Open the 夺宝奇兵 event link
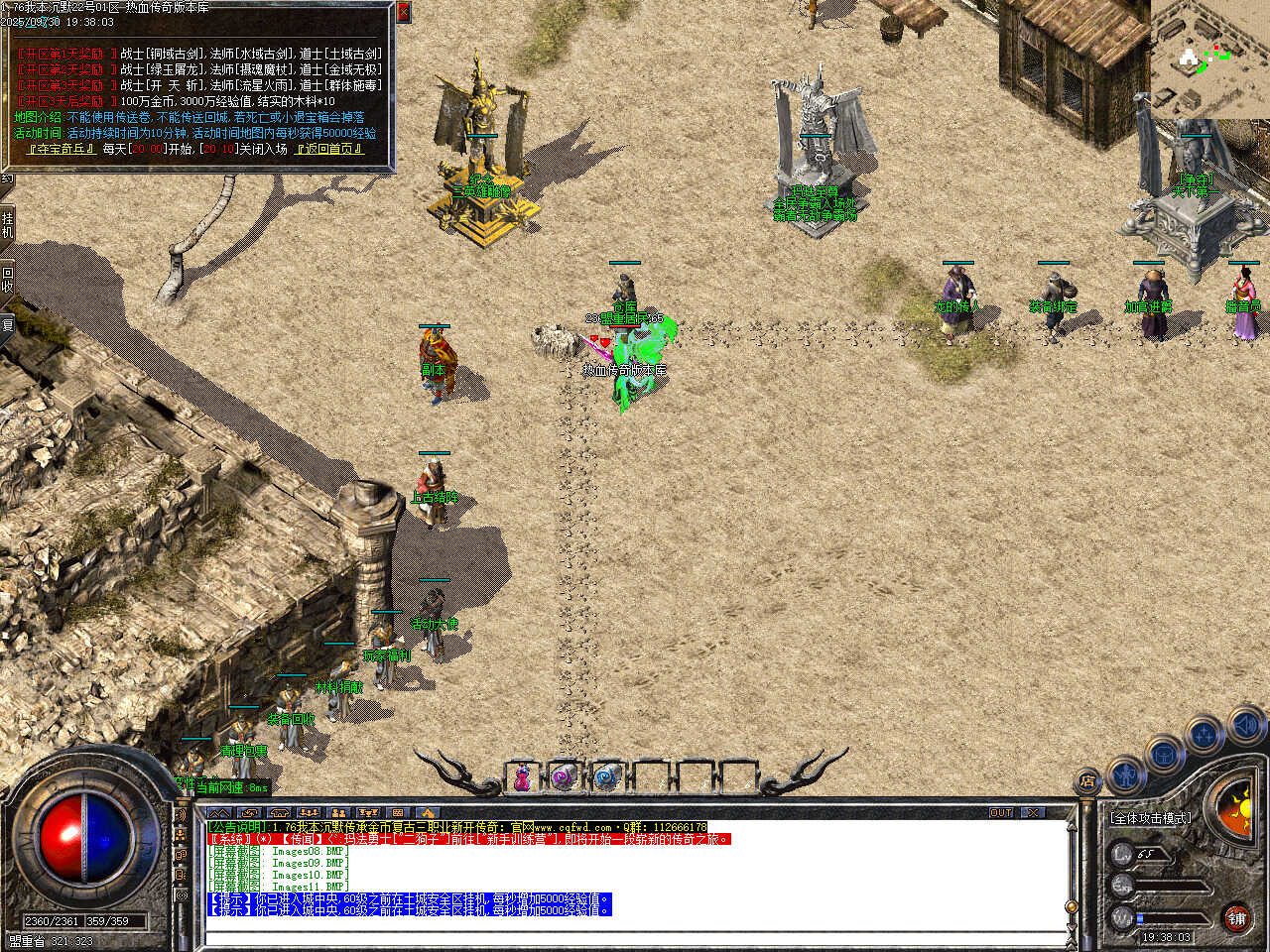The width and height of the screenshot is (1270, 952). [62, 149]
